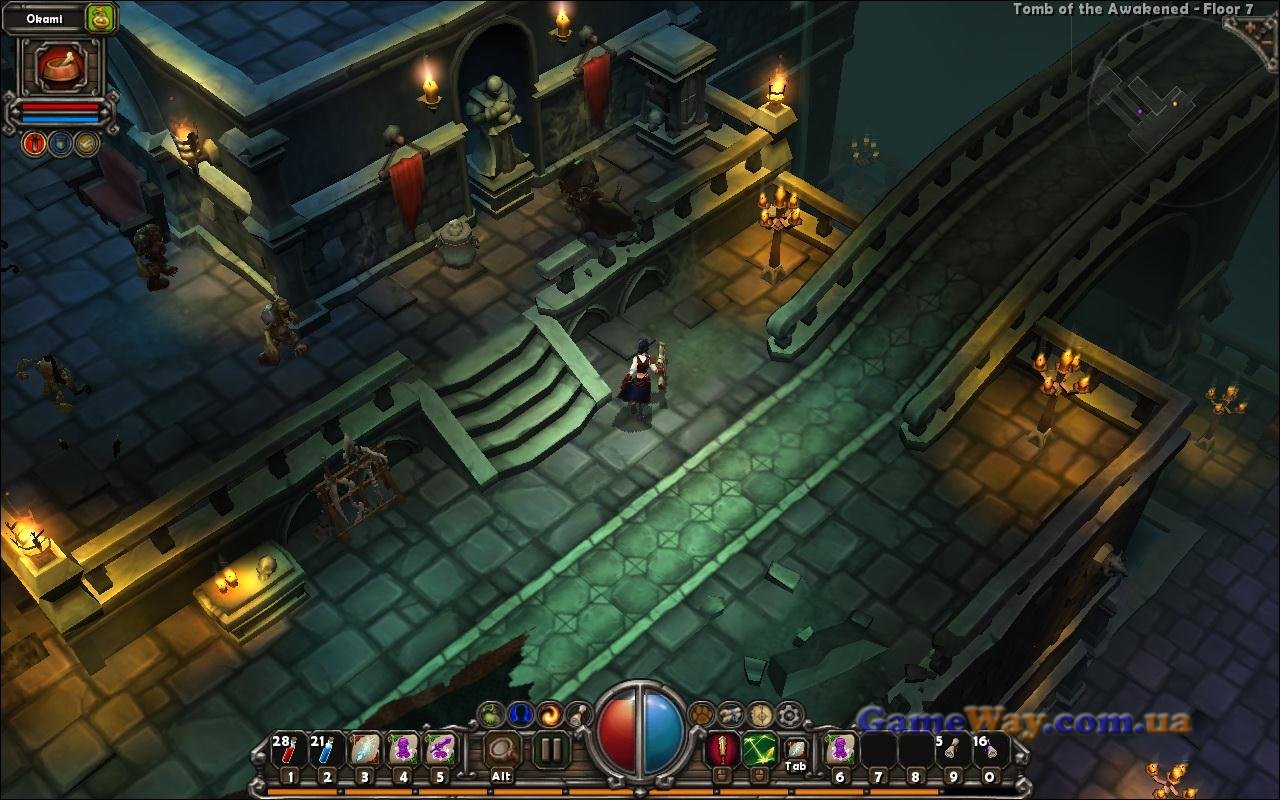Use the red health potion in slot 1

click(288, 749)
